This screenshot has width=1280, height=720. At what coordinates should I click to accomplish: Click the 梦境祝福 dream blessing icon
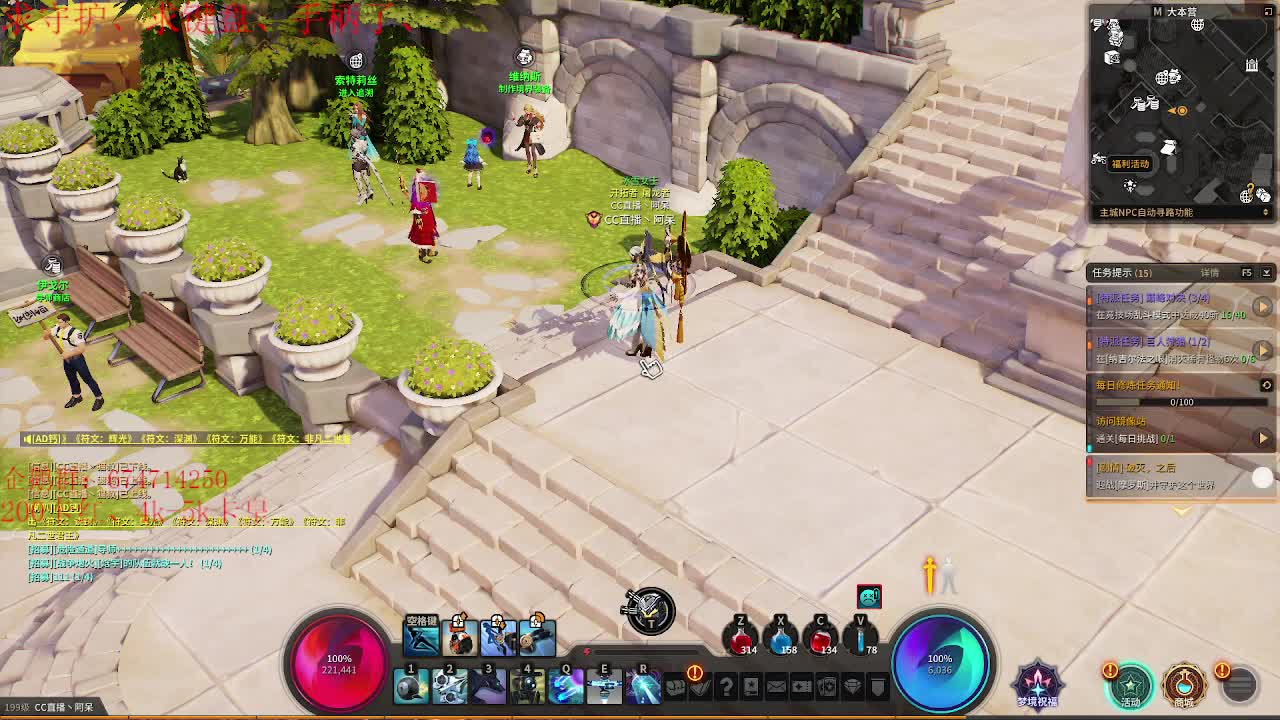1037,684
